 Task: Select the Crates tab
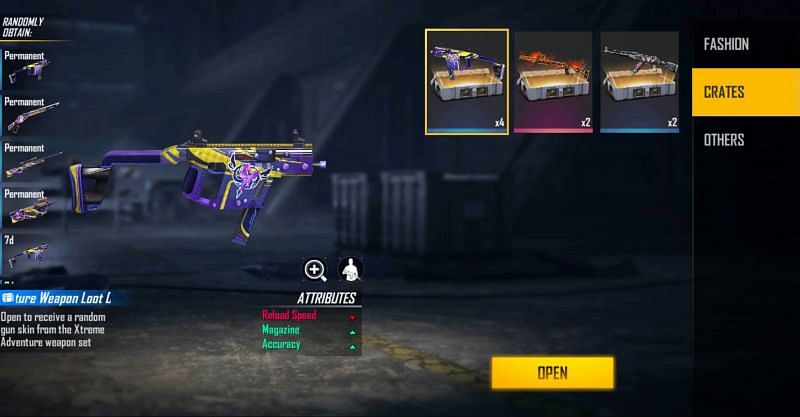(x=725, y=92)
